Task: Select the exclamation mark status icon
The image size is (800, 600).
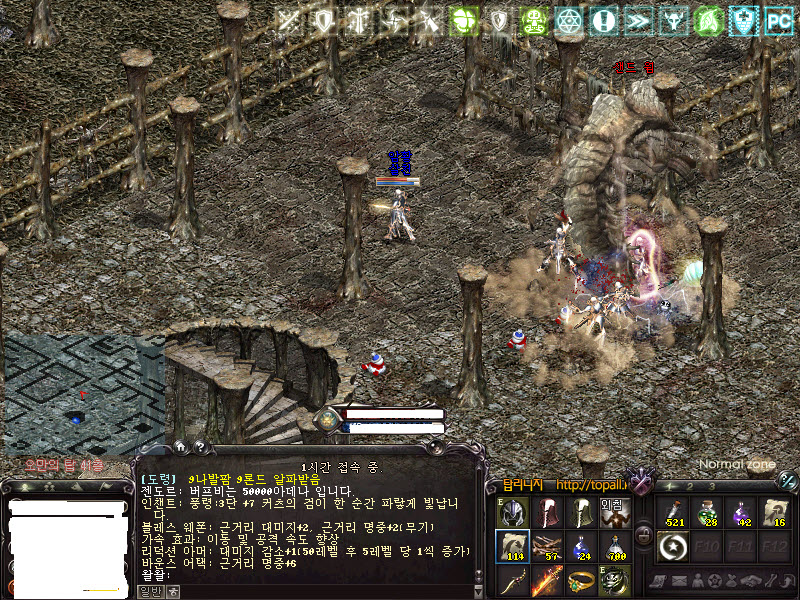Action: (603, 19)
